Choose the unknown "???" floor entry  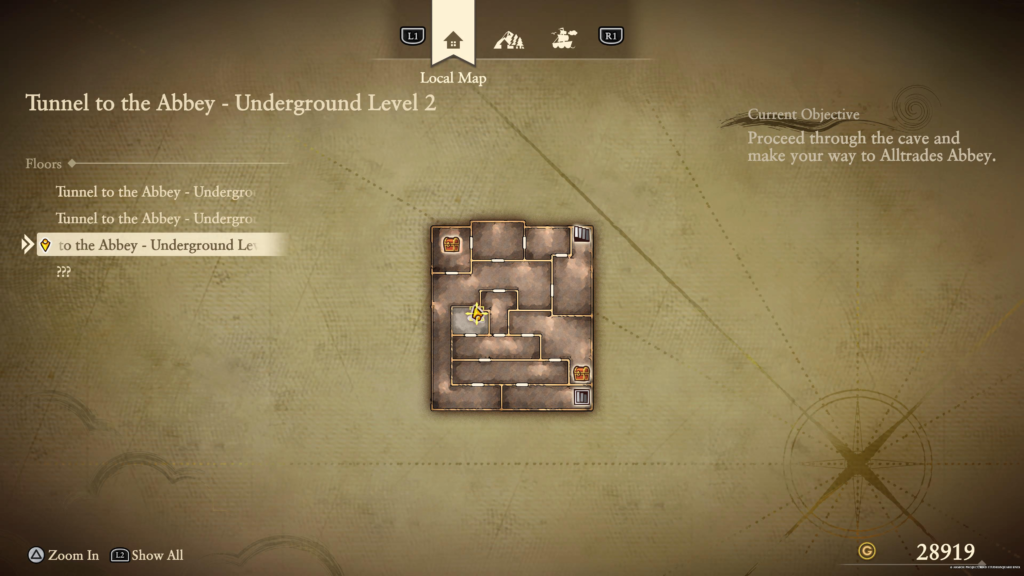[x=64, y=272]
